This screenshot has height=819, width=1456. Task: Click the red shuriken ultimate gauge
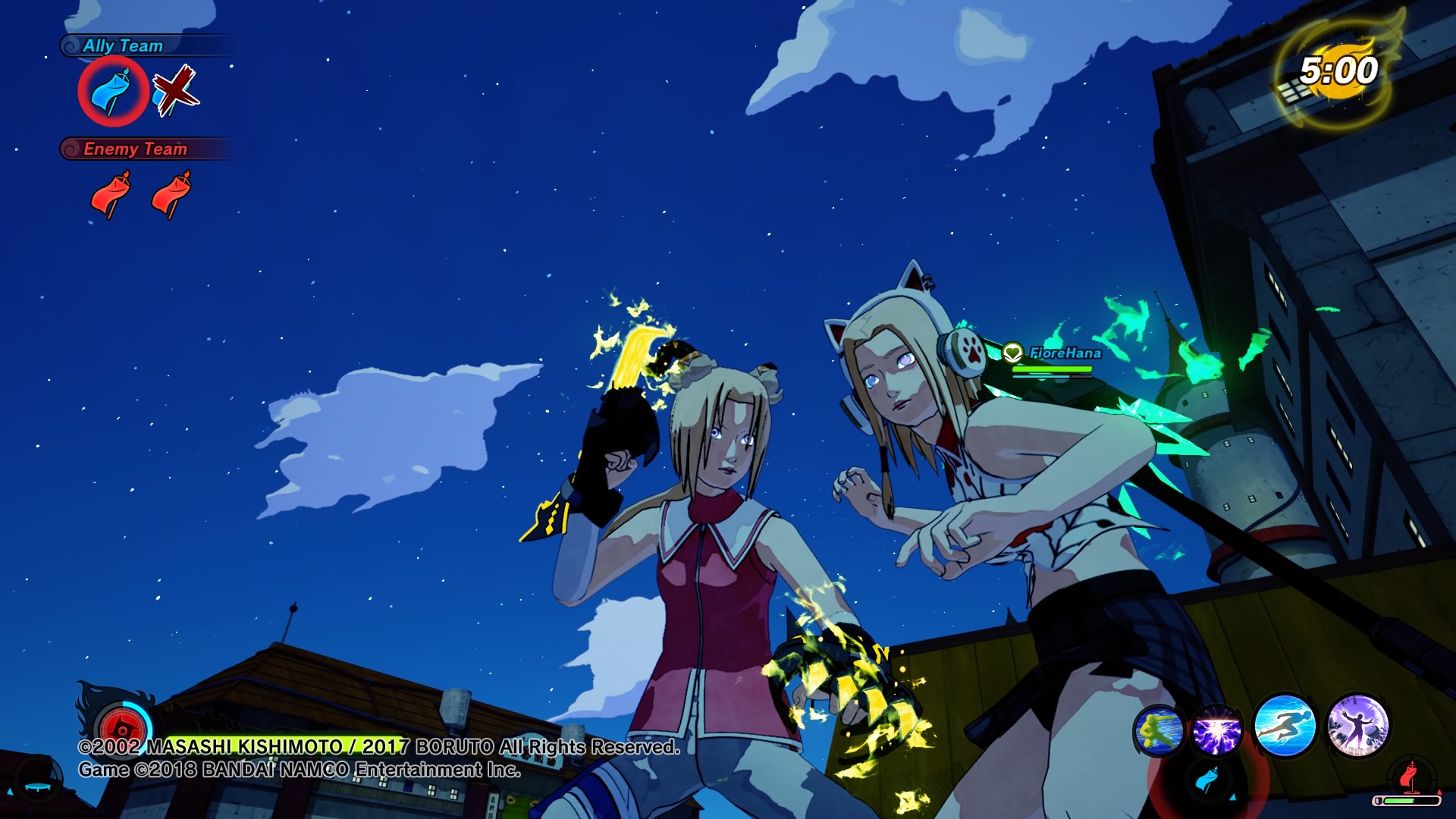pyautogui.click(x=122, y=730)
